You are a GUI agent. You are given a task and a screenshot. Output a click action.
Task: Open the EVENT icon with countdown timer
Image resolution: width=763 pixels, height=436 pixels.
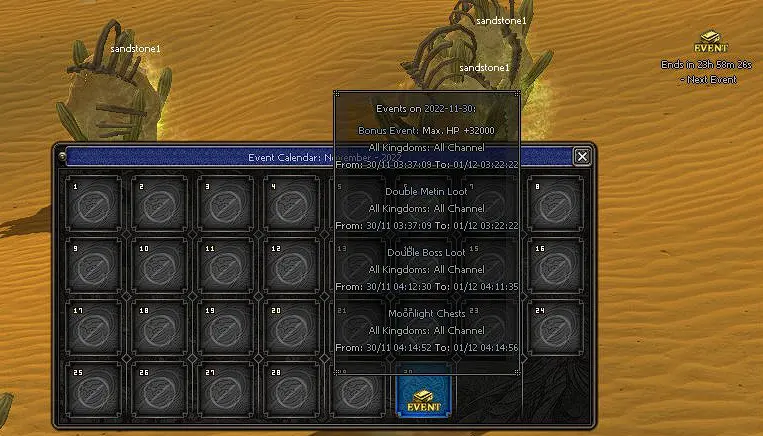tap(711, 44)
